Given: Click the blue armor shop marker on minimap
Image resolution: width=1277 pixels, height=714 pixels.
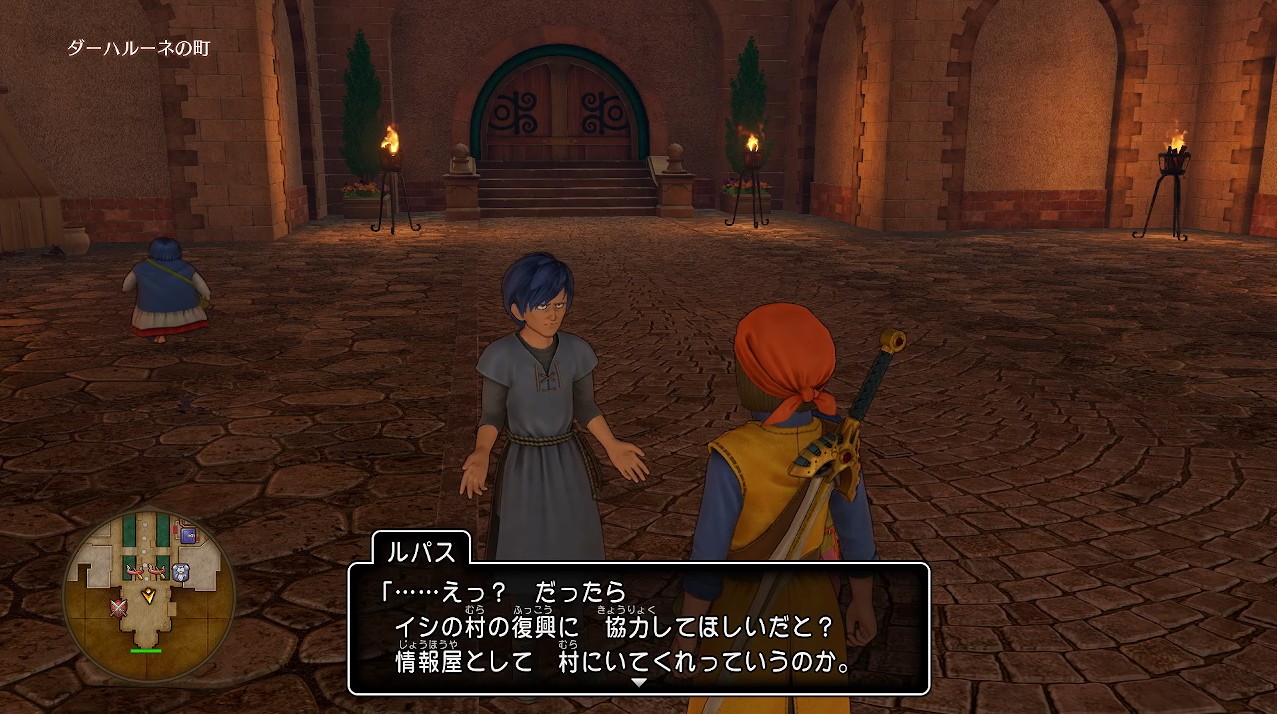Looking at the screenshot, I should coord(181,572).
